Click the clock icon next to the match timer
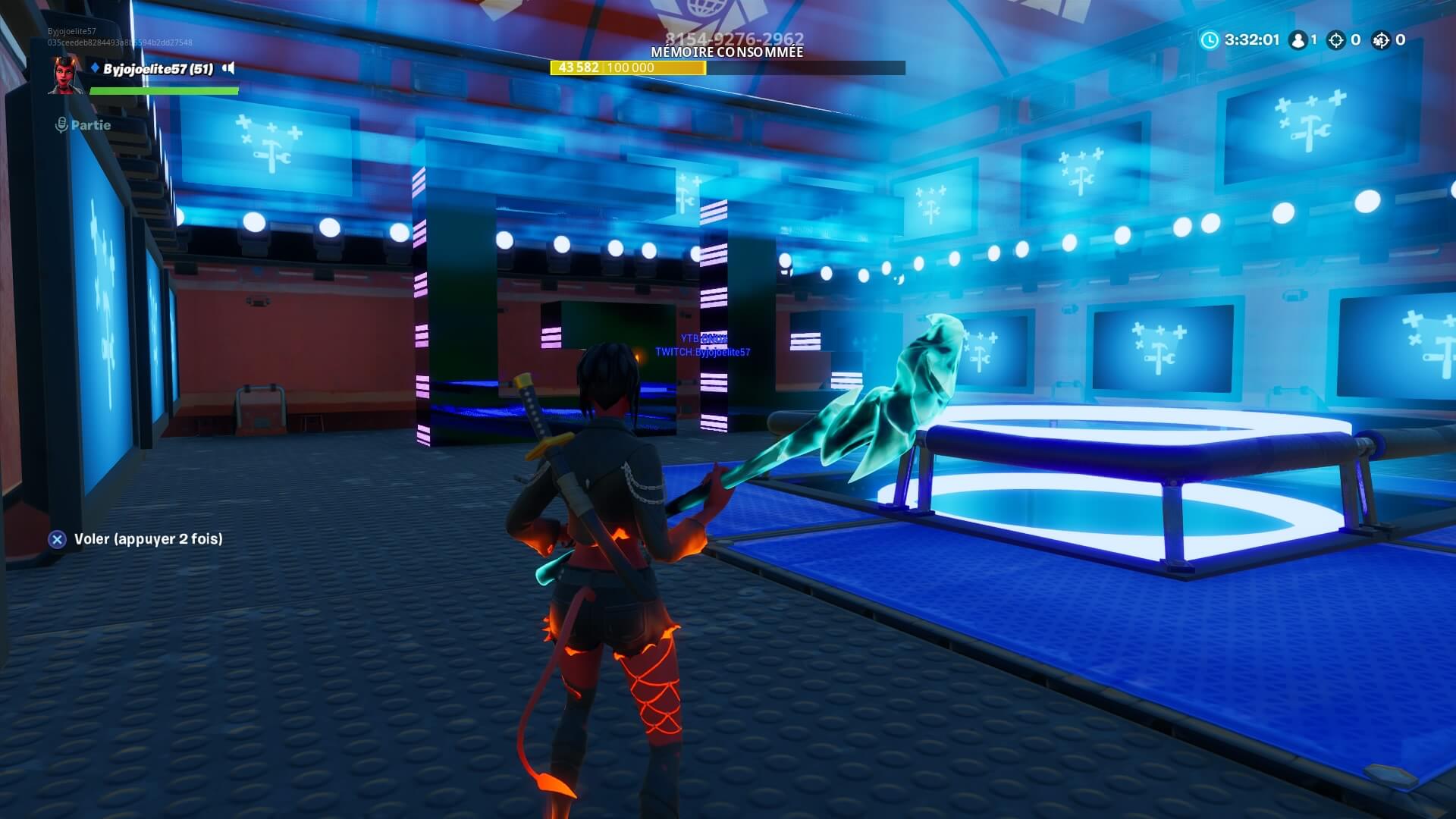The width and height of the screenshot is (1456, 819). click(x=1209, y=41)
